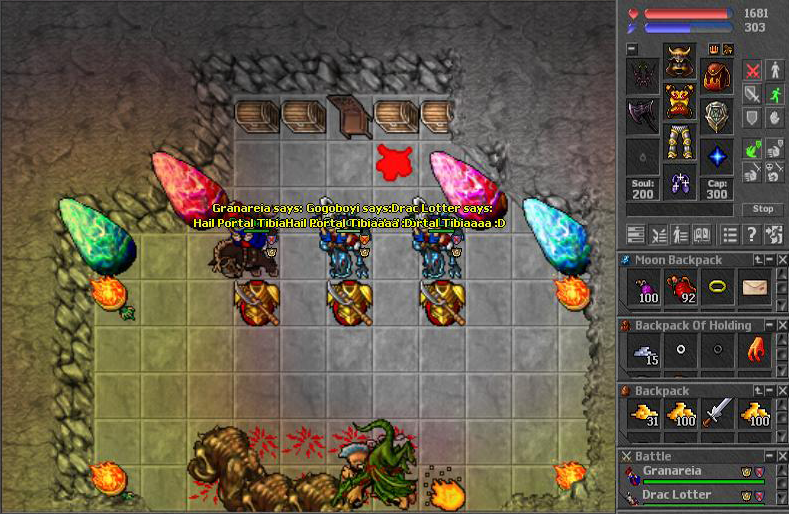Image resolution: width=789 pixels, height=514 pixels.
Task: Select the equipped axe weapon slot
Action: pos(643,115)
